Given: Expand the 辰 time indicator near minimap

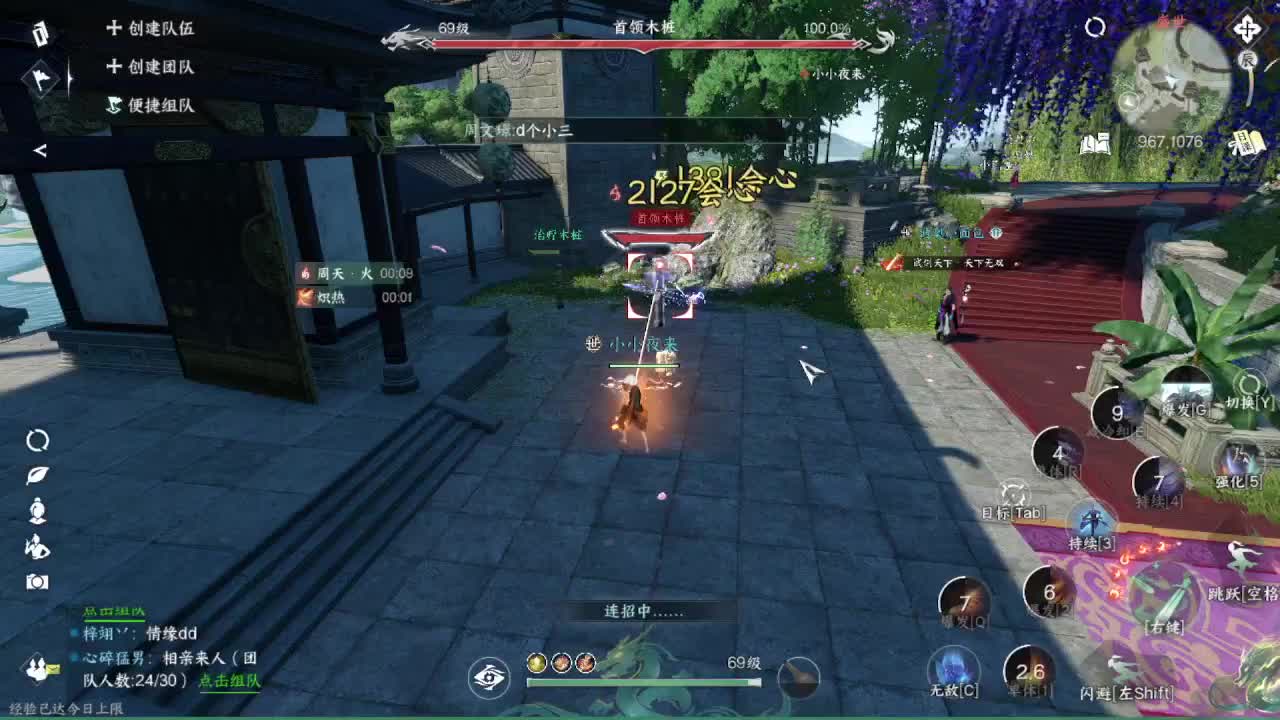Looking at the screenshot, I should click(1249, 57).
